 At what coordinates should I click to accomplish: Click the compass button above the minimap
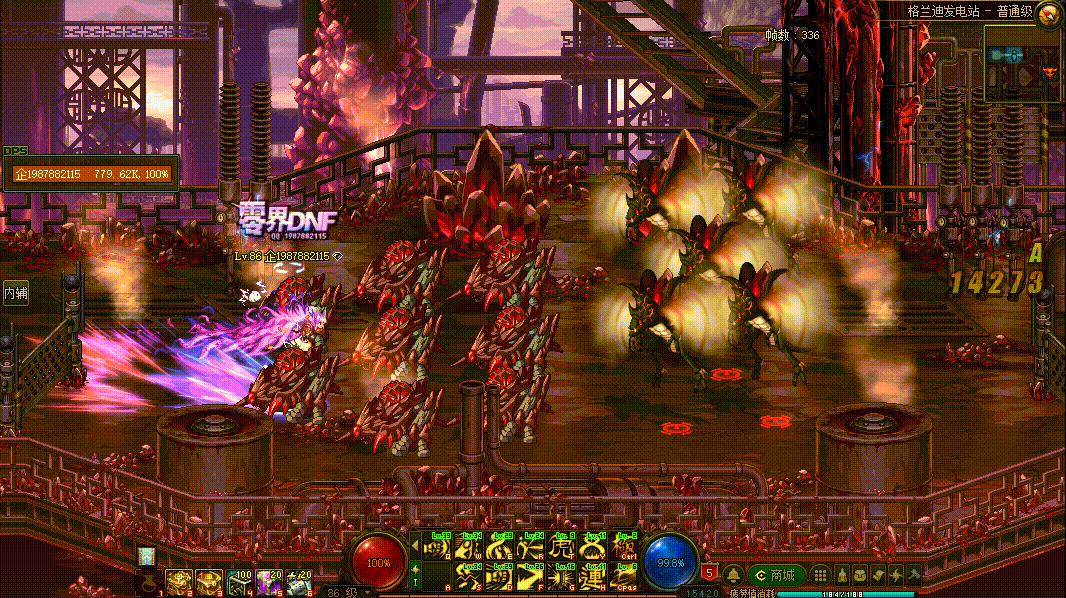click(1049, 14)
